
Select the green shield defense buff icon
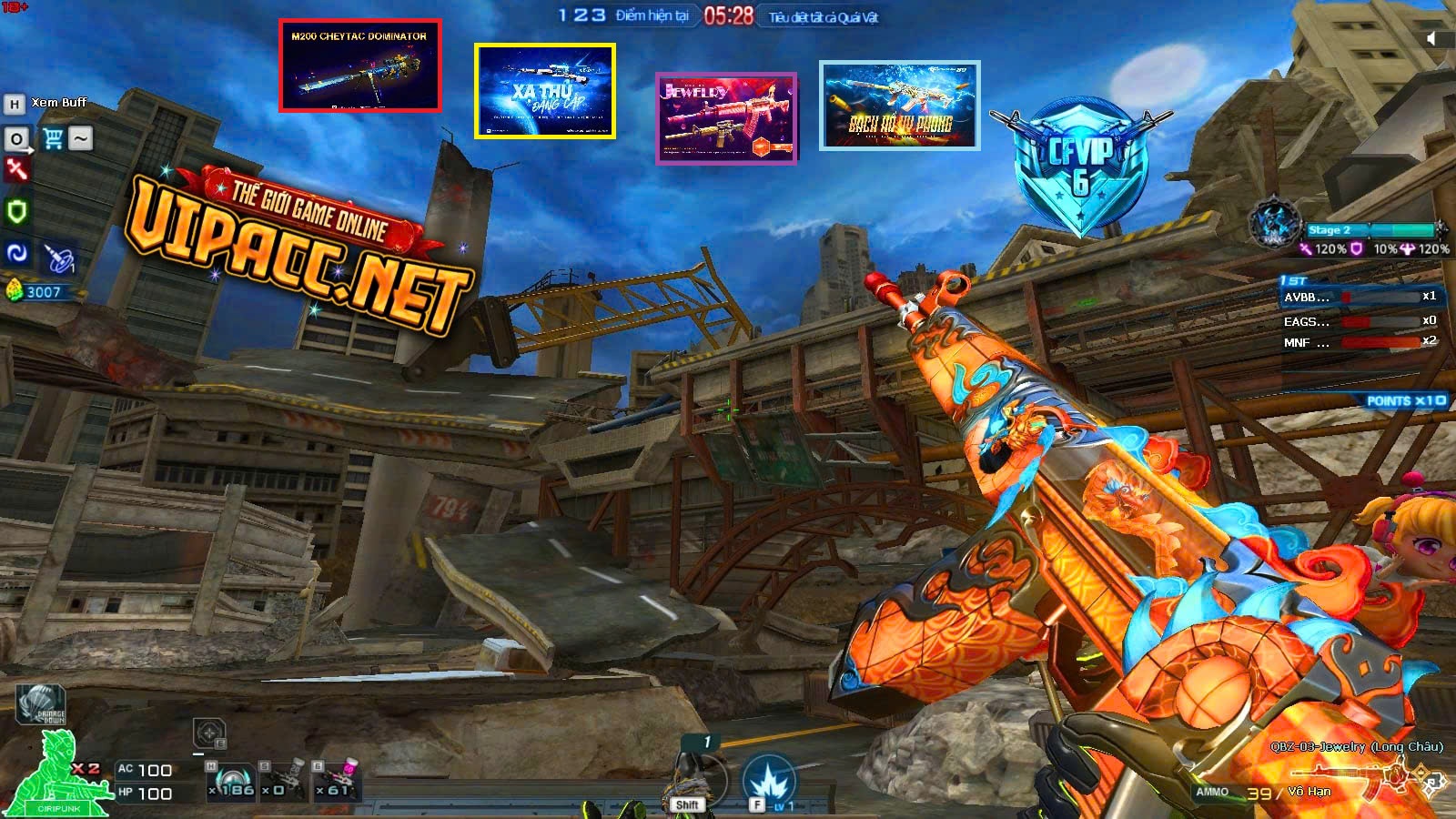pos(16,211)
